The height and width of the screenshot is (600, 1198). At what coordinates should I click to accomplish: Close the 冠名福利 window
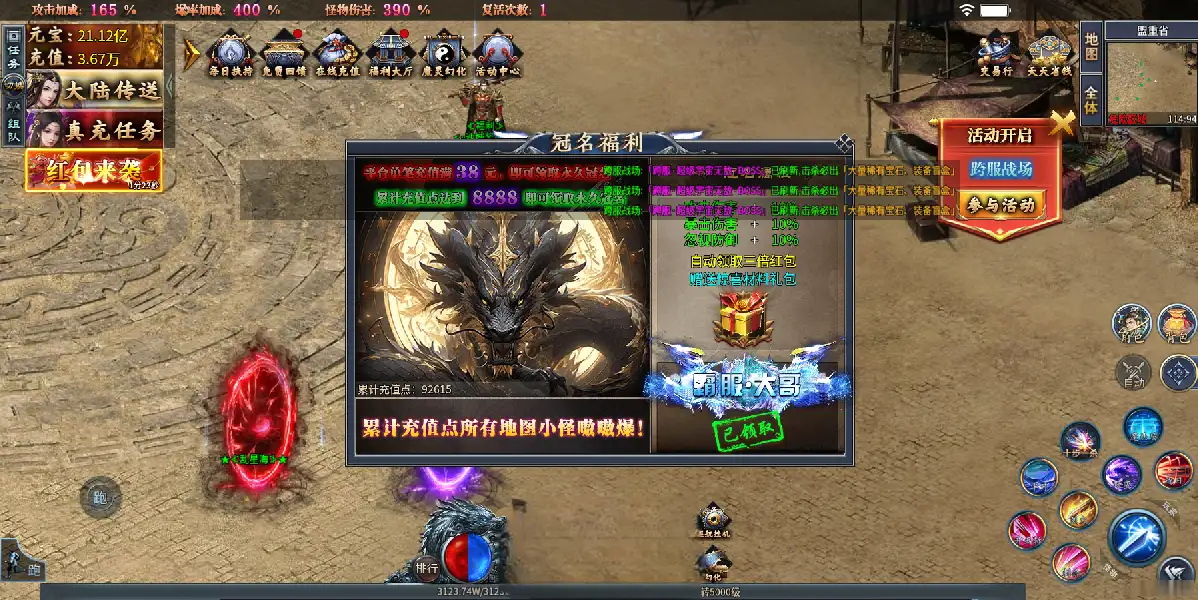(x=845, y=143)
